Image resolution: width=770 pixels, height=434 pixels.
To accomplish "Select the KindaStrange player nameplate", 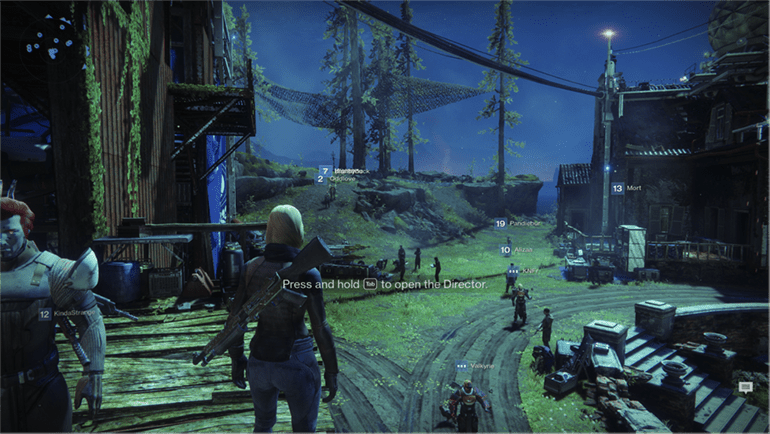I will click(x=60, y=314).
